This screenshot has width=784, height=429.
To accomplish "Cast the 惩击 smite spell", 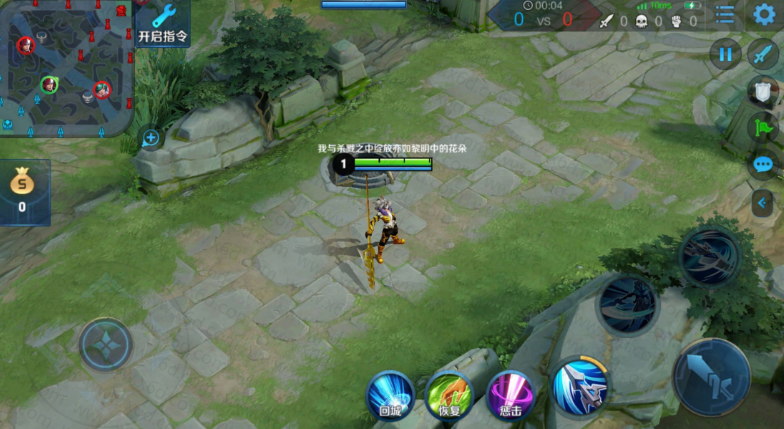I will point(510,393).
